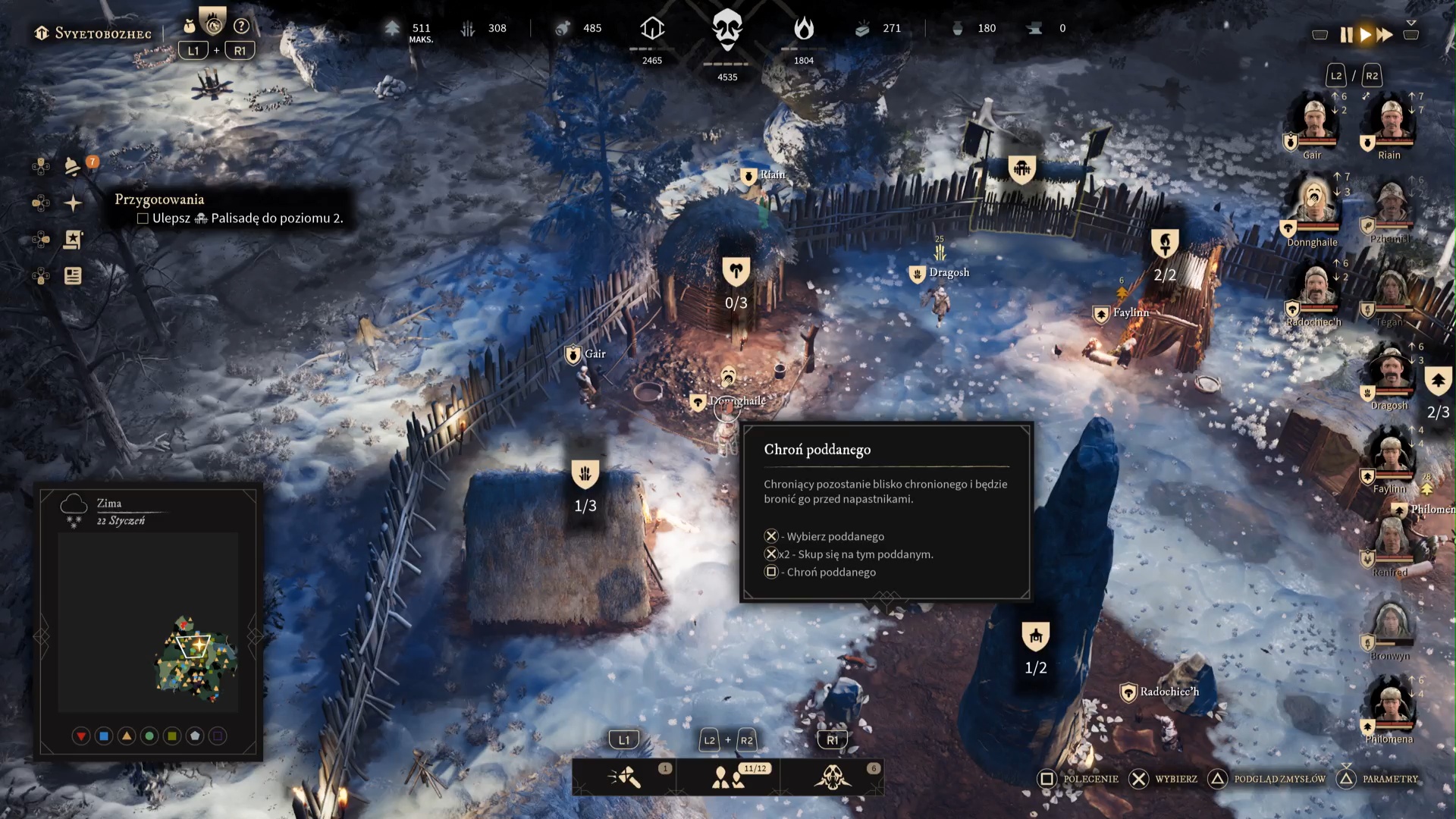Open the notifications bell with 7 alerts

pos(73,166)
